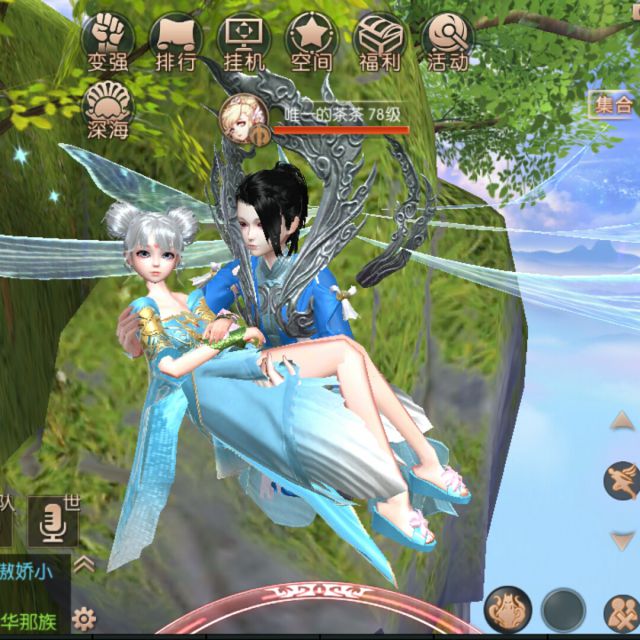The image size is (640, 640).
Task: Tap the world voice microphone button
Action: click(52, 520)
